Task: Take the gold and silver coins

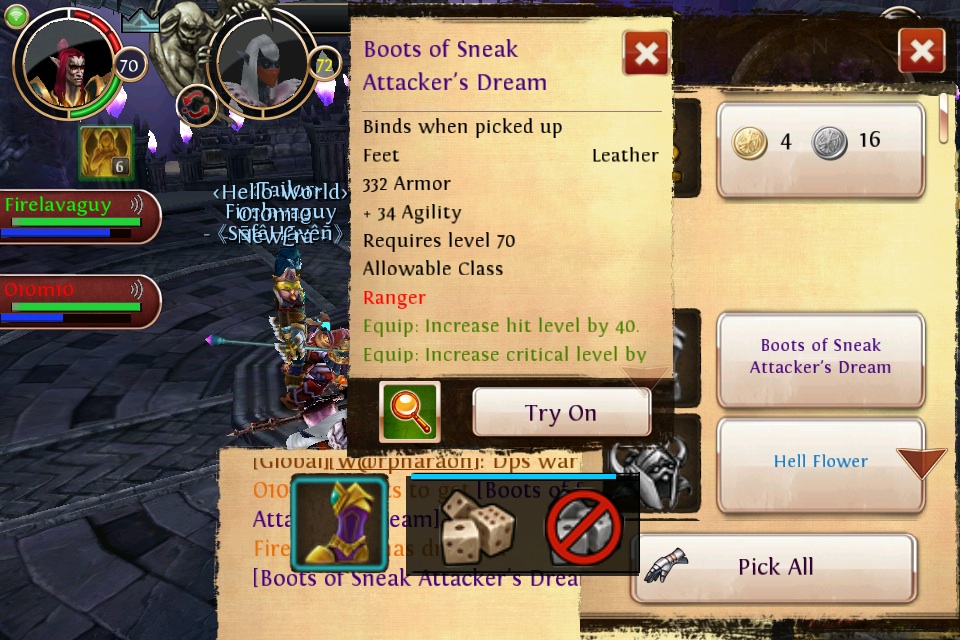Action: click(x=820, y=142)
